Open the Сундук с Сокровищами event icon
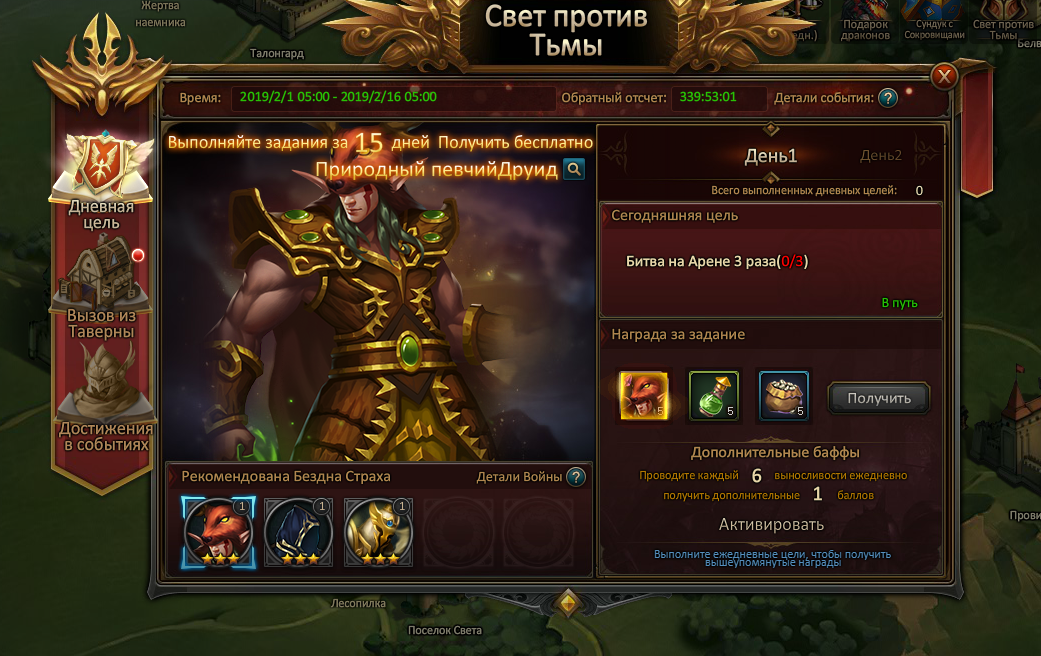This screenshot has height=656, width=1041. tap(934, 20)
